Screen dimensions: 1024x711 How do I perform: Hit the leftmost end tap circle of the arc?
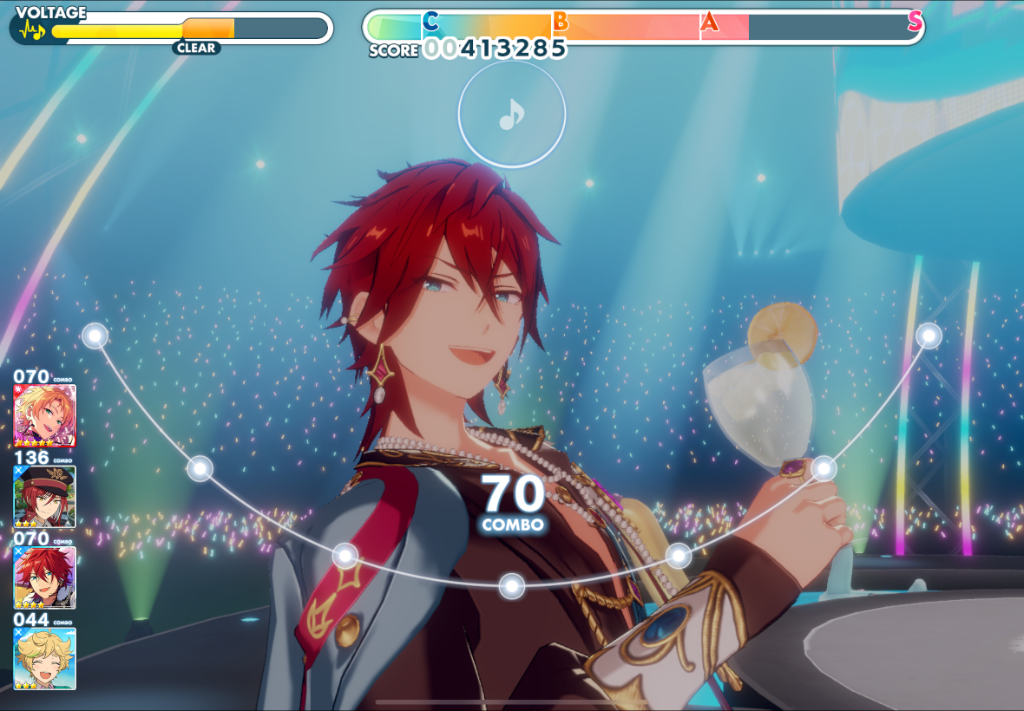(95, 336)
